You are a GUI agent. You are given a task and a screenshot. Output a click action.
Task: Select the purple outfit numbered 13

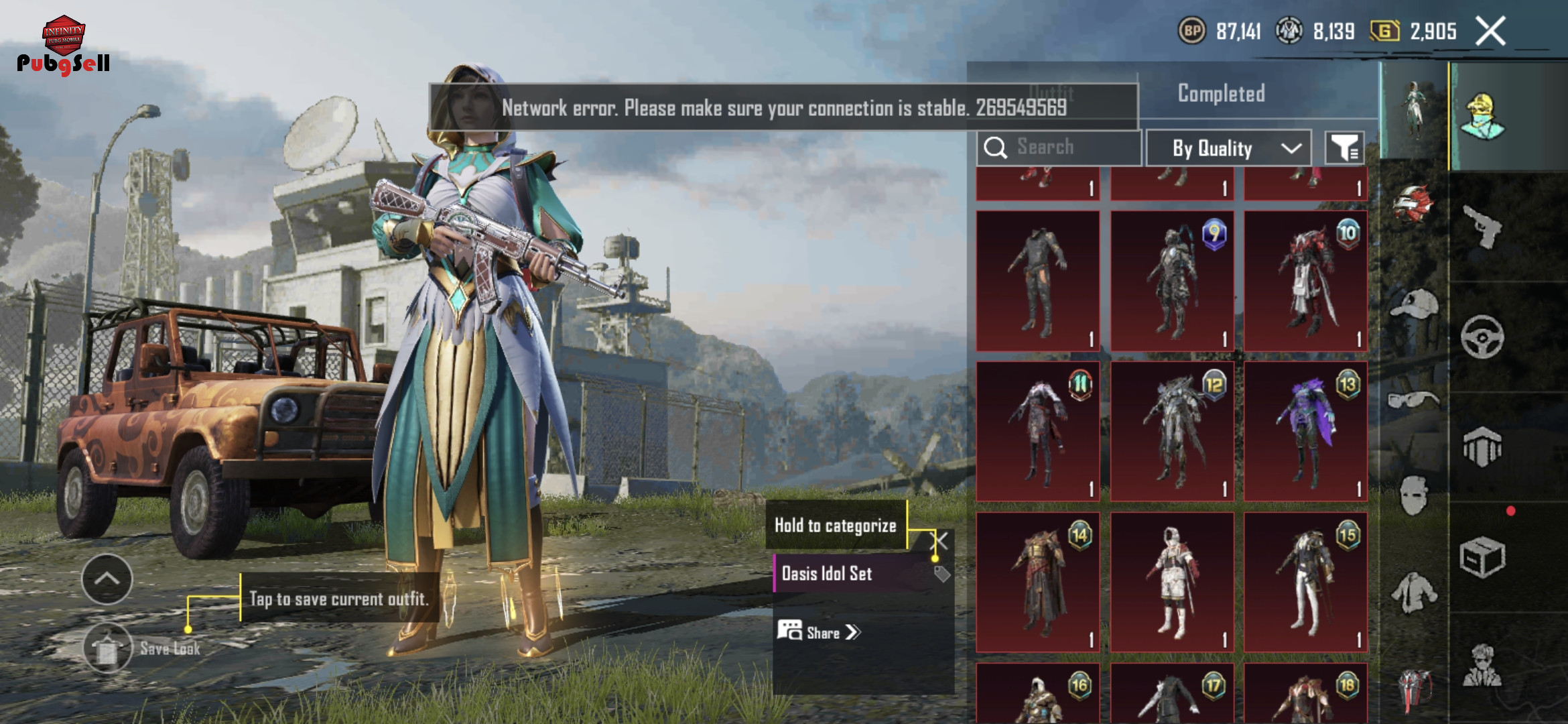(x=1305, y=432)
